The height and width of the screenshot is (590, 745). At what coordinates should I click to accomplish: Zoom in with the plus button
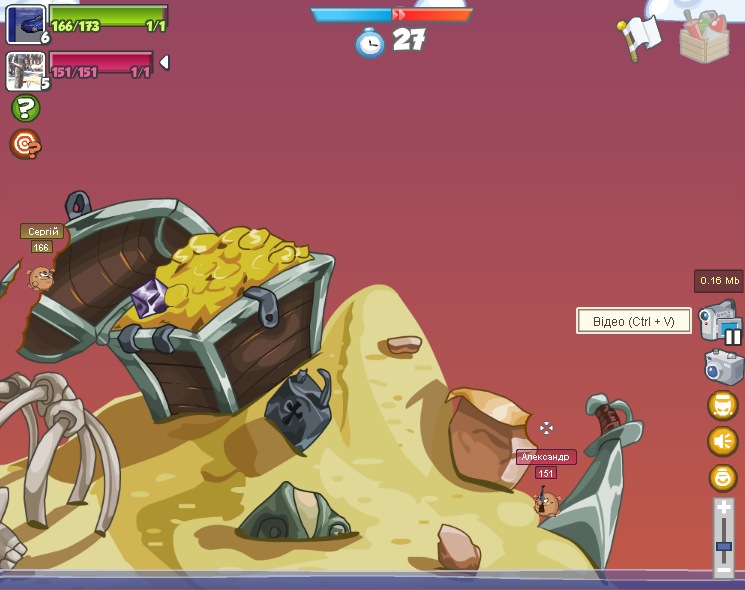click(724, 508)
